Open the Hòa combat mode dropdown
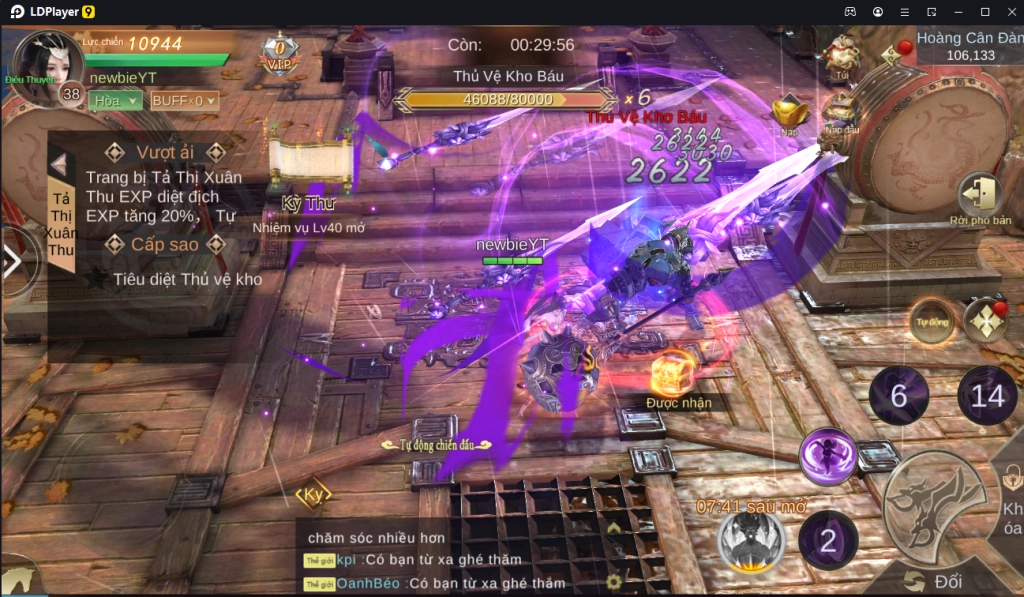The width and height of the screenshot is (1024, 597). coord(116,100)
